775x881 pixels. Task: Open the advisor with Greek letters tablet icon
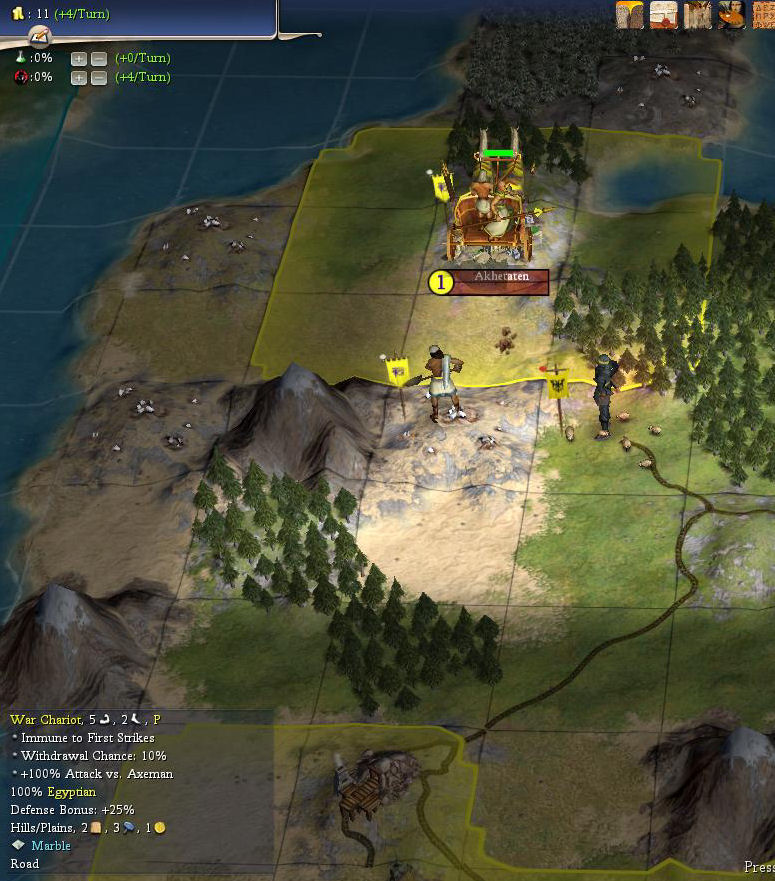pos(763,15)
